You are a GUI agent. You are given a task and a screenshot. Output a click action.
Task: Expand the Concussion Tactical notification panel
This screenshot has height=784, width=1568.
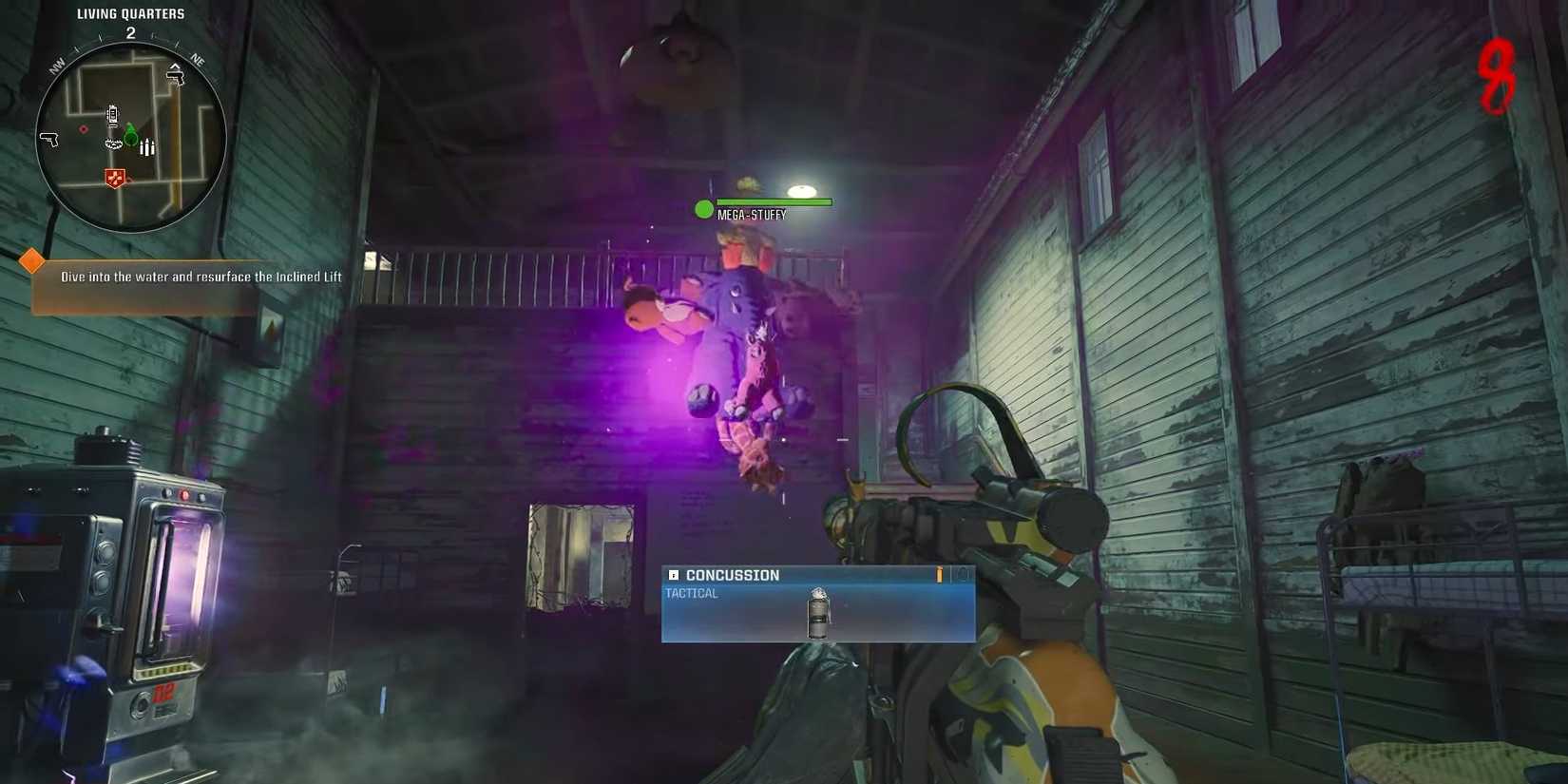tap(817, 604)
